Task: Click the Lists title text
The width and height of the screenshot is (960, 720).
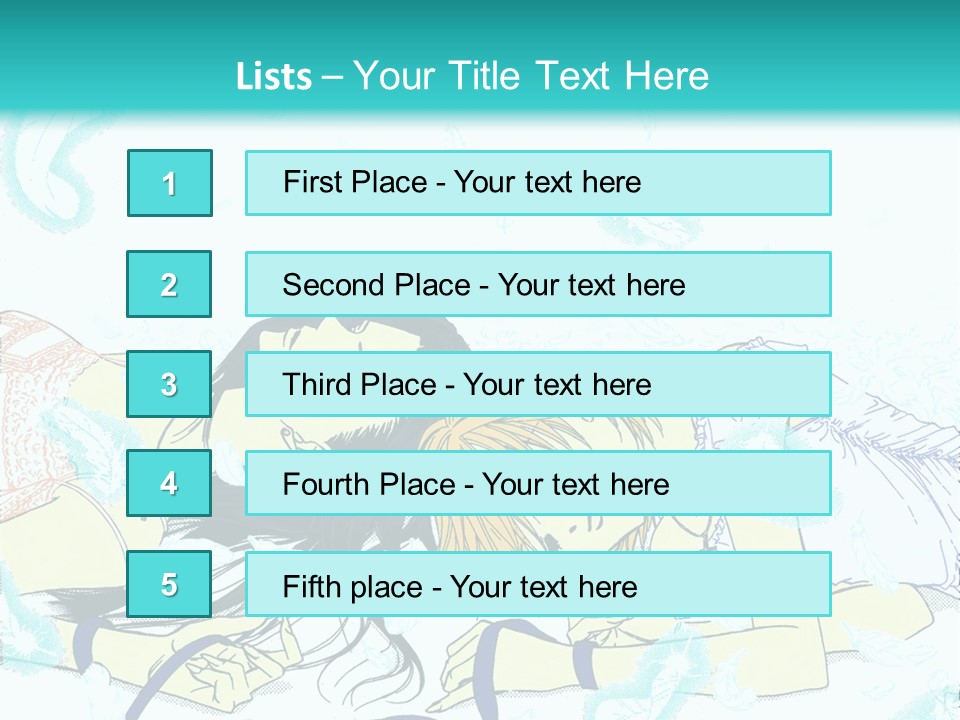Action: point(472,76)
